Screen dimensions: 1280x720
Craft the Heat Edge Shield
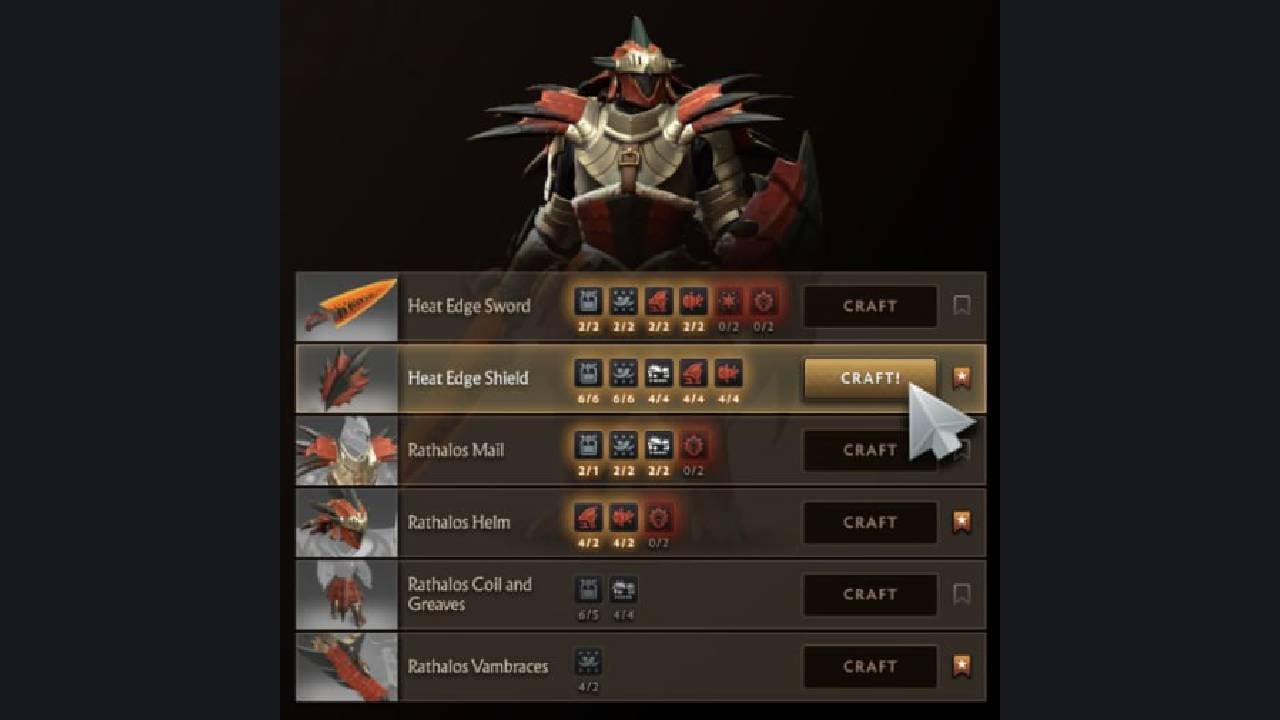870,378
